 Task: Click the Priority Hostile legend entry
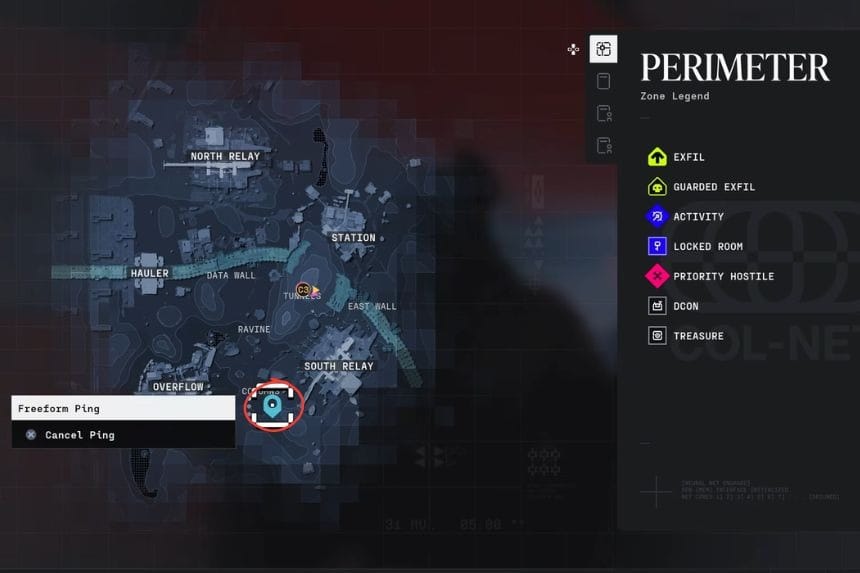pyautogui.click(x=723, y=277)
